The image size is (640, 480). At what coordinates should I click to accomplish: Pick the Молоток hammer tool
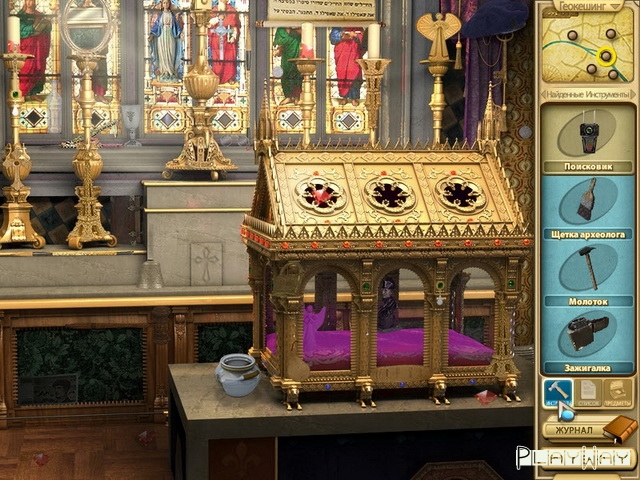(587, 267)
